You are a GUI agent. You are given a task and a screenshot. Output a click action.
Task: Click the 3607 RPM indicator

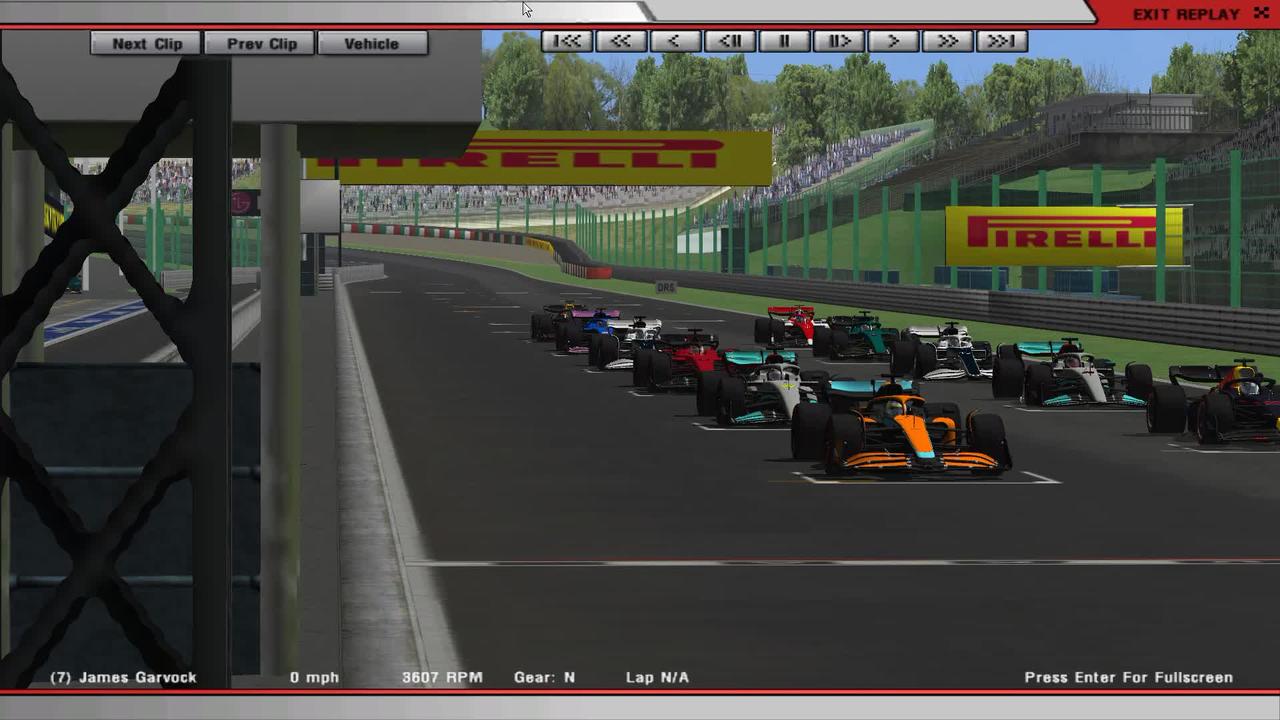442,677
